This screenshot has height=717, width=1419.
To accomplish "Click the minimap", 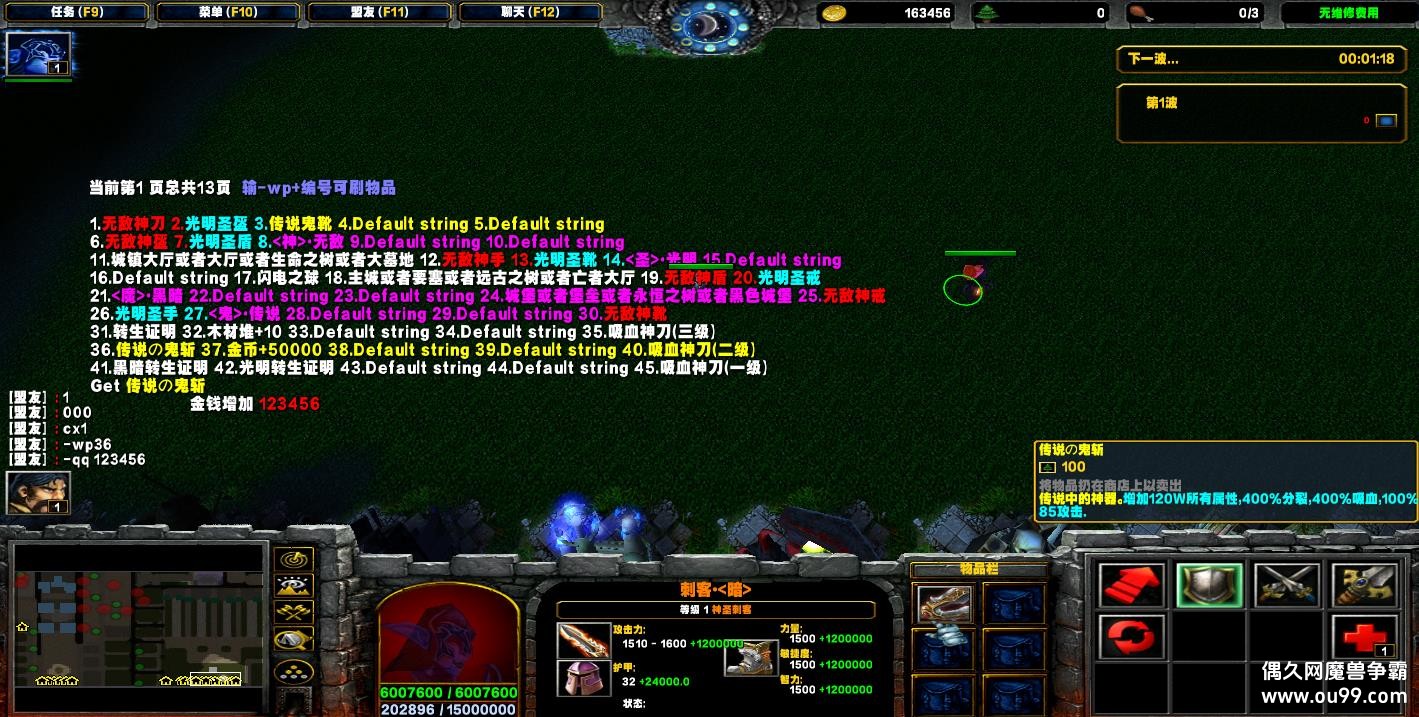I will tap(140, 627).
